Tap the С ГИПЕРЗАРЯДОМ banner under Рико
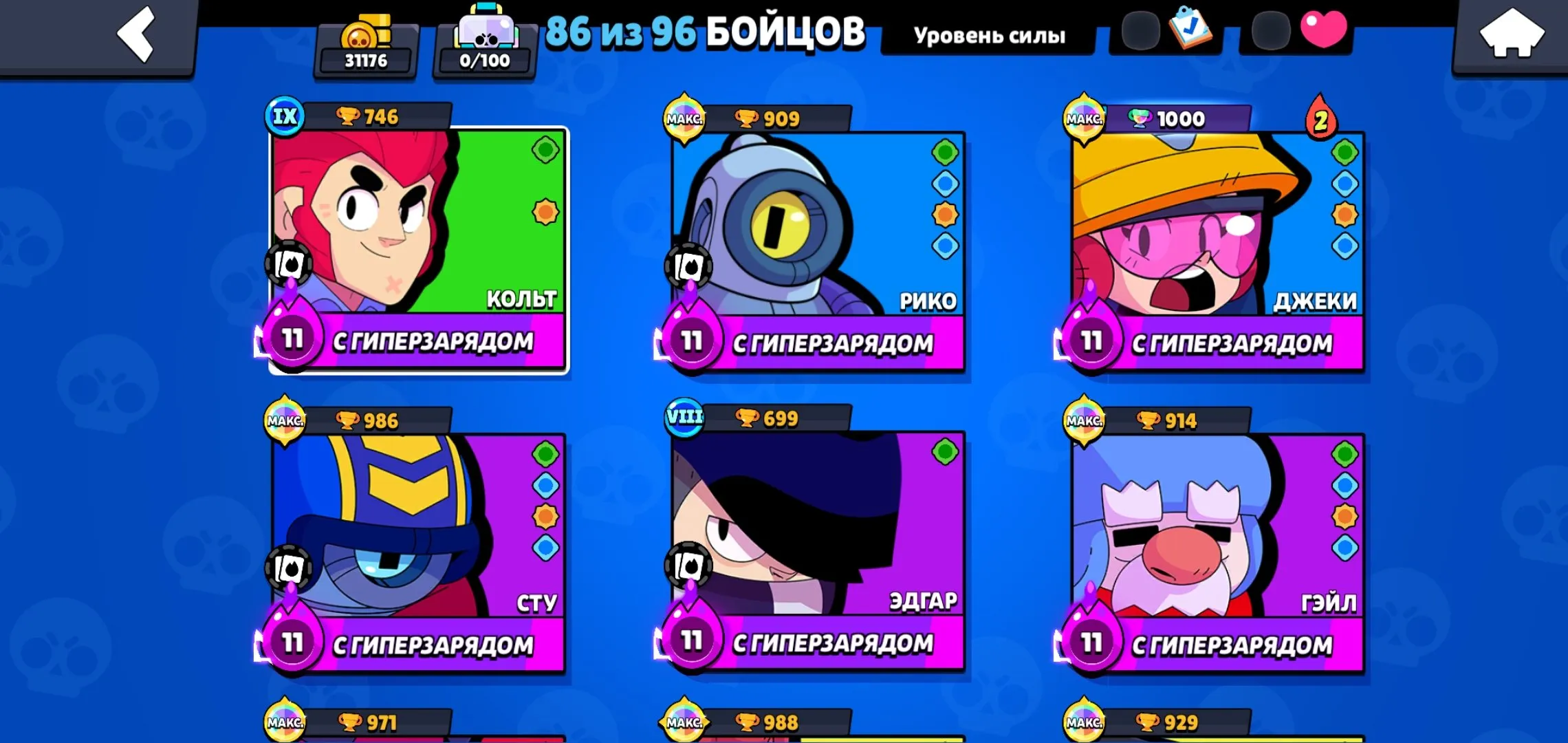The height and width of the screenshot is (743, 1568). coord(836,341)
